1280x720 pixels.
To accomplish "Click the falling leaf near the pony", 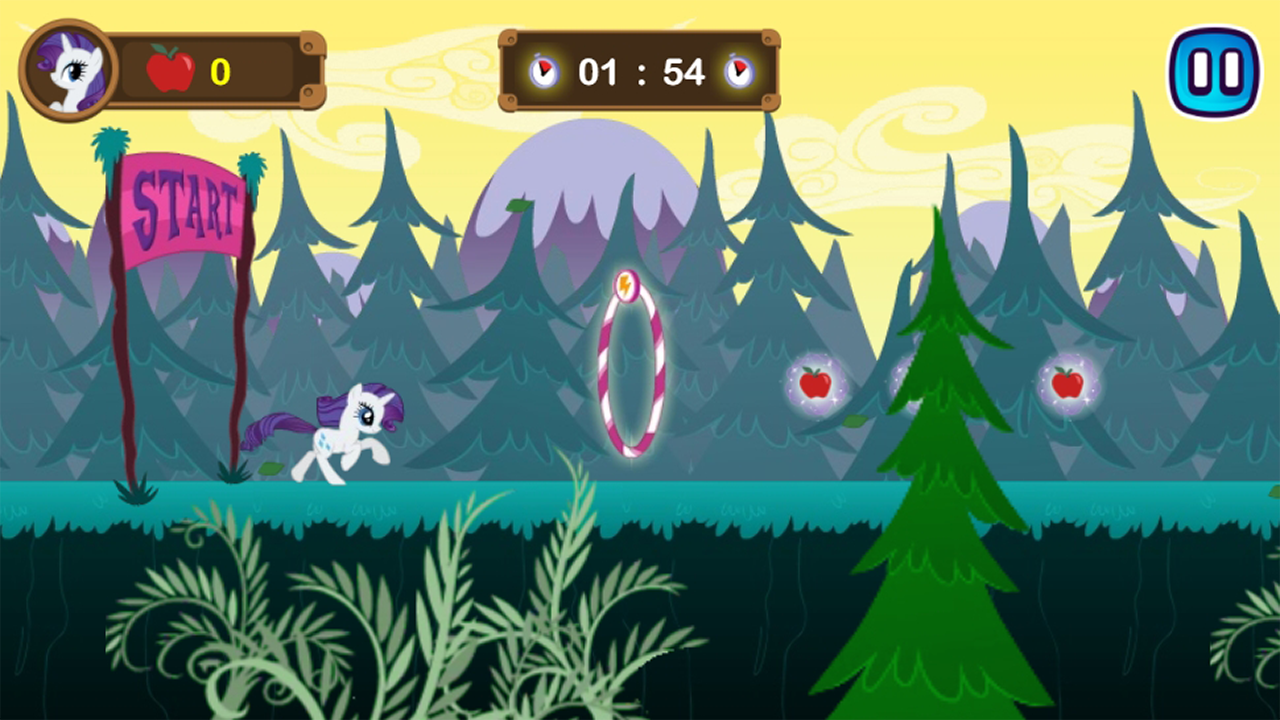I will click(272, 466).
